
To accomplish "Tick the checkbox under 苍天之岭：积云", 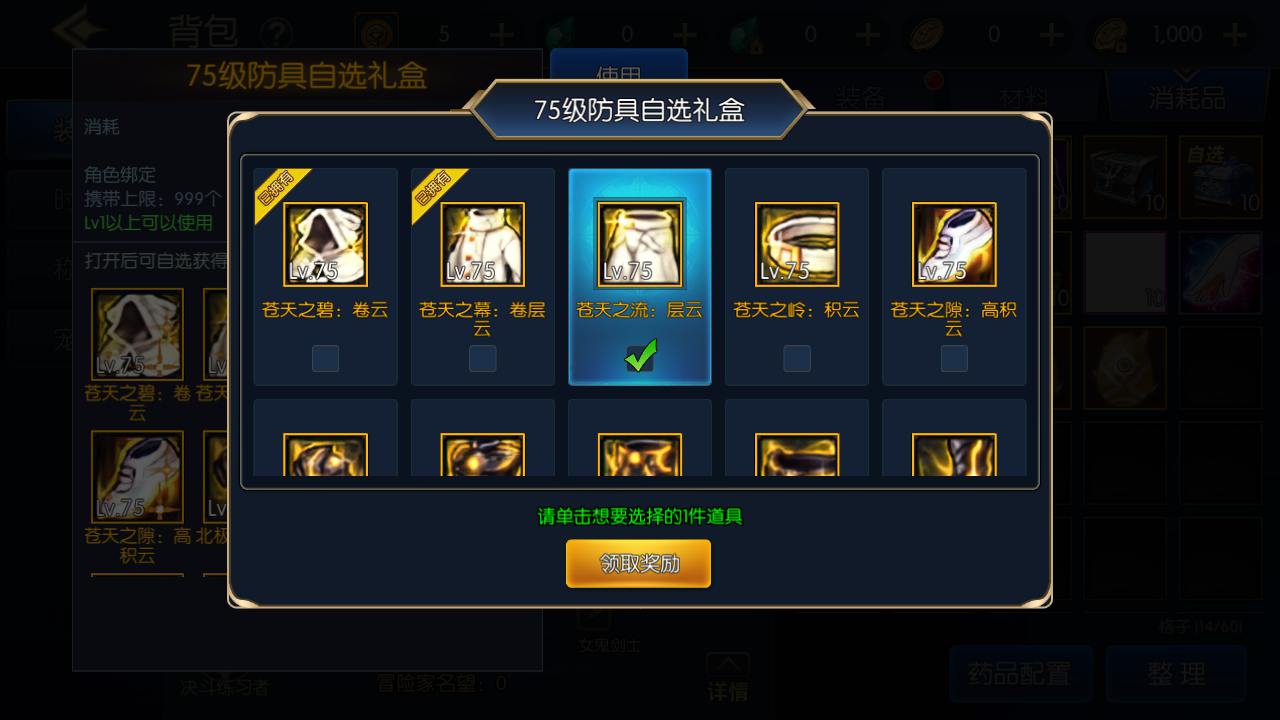I will [797, 358].
